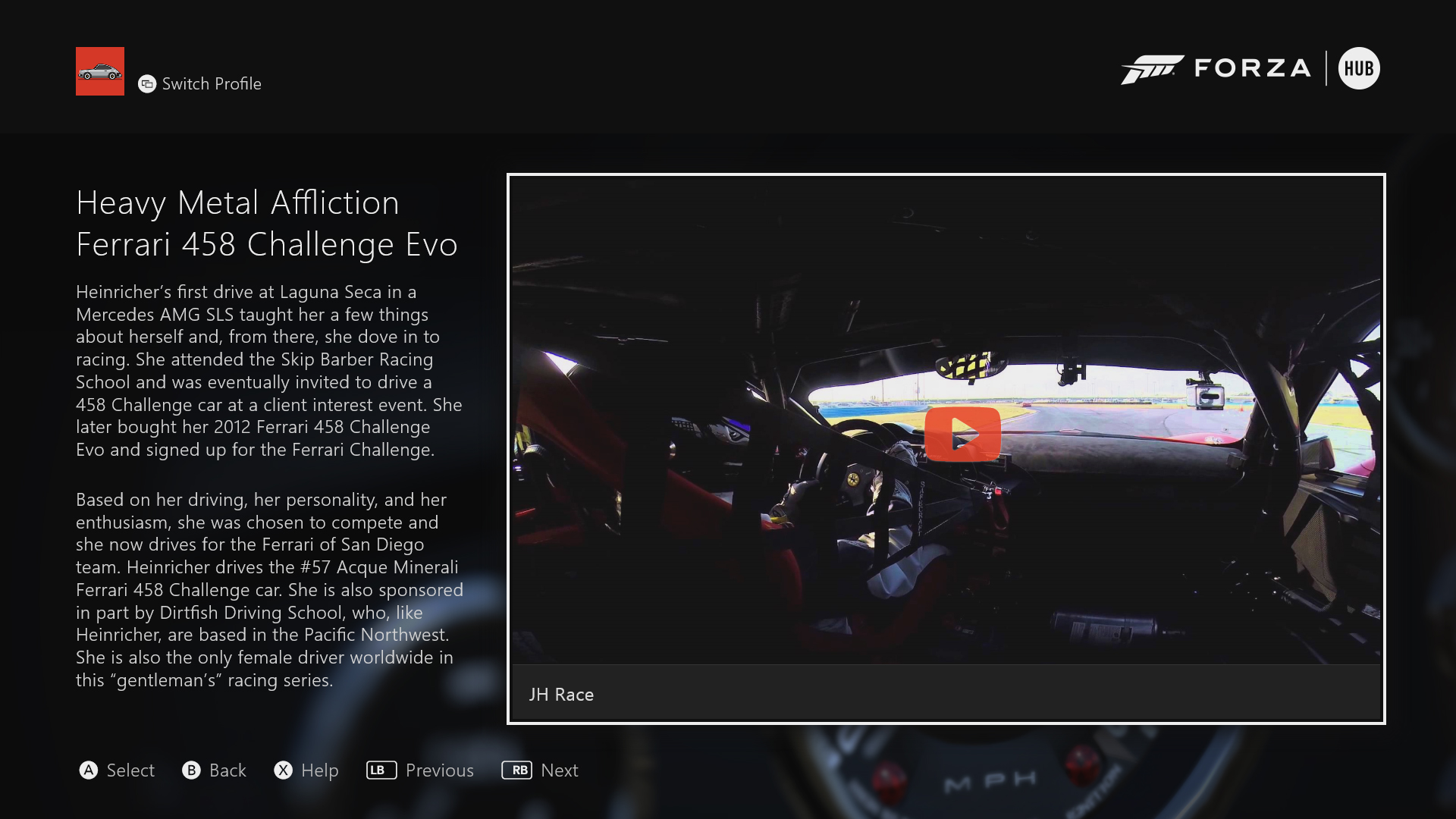
Task: Play the JH Race video
Action: click(x=962, y=435)
